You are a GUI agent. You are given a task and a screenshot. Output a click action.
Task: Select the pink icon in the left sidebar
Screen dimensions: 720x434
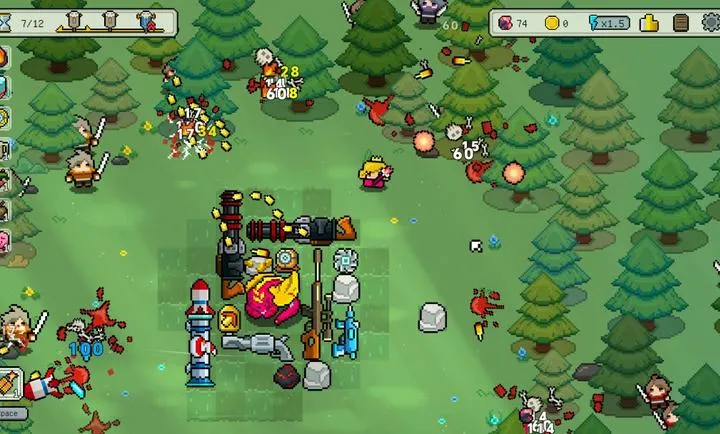(4, 241)
